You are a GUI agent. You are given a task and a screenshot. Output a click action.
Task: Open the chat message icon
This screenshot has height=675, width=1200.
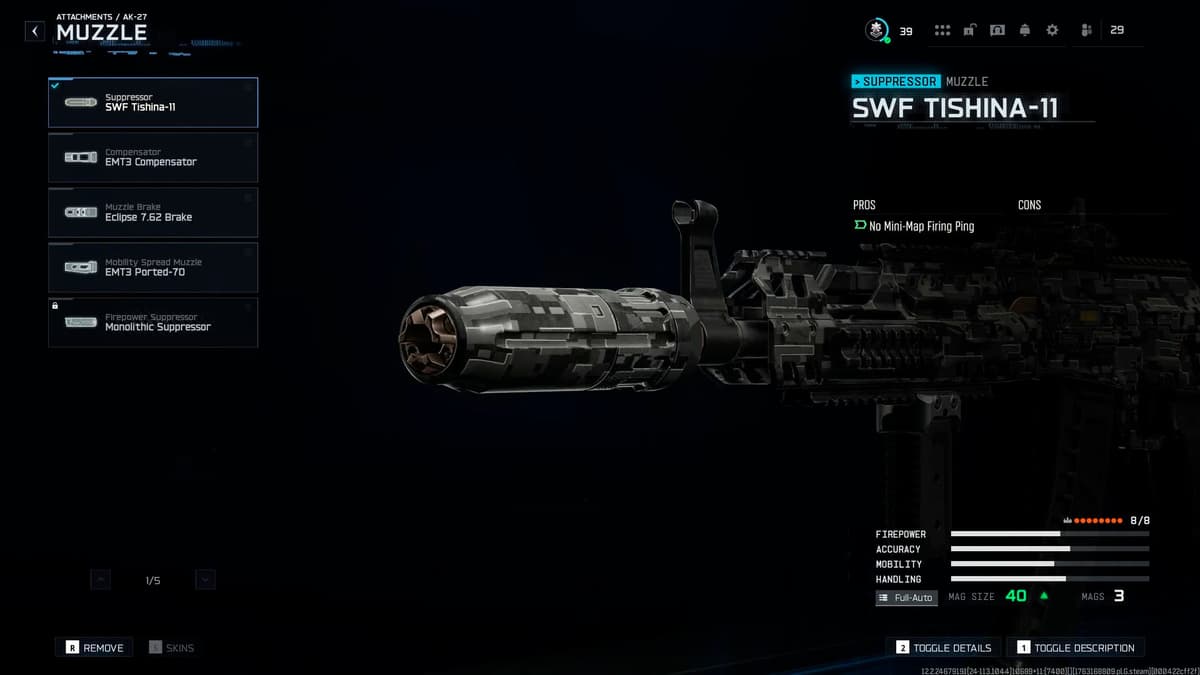(997, 31)
